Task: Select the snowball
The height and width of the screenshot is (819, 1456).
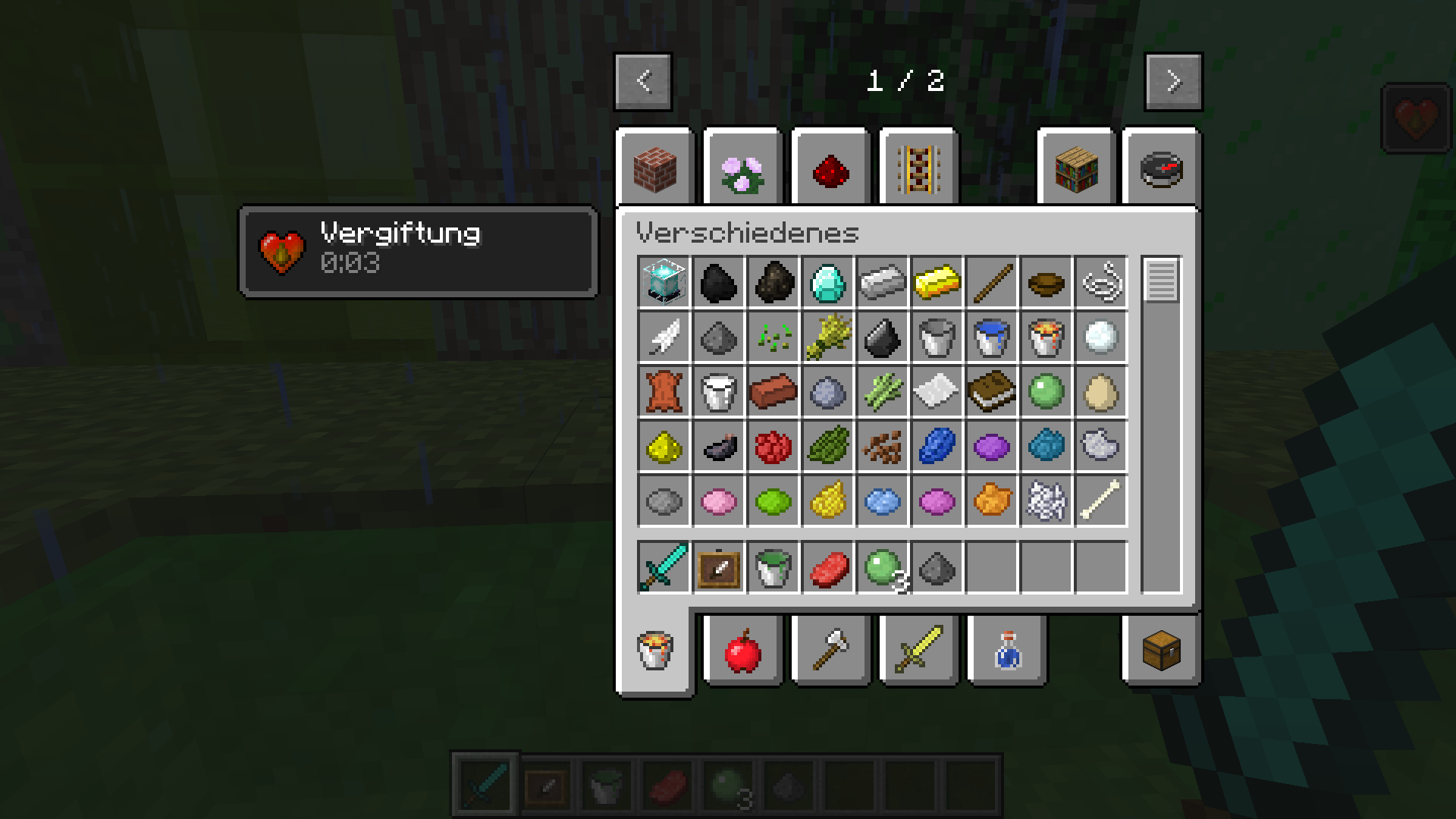Action: pos(1100,337)
